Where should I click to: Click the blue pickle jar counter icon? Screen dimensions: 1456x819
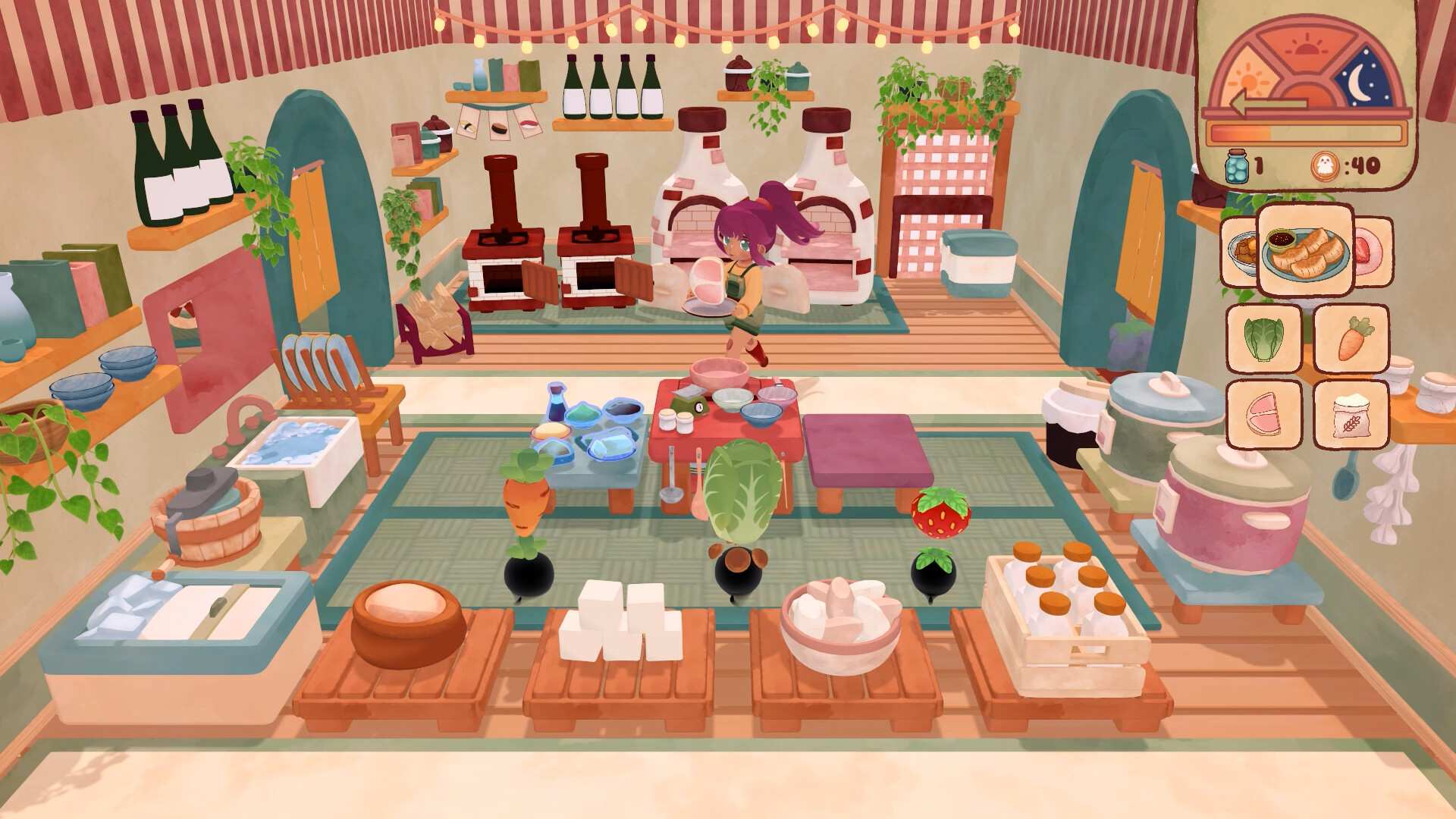[1236, 165]
